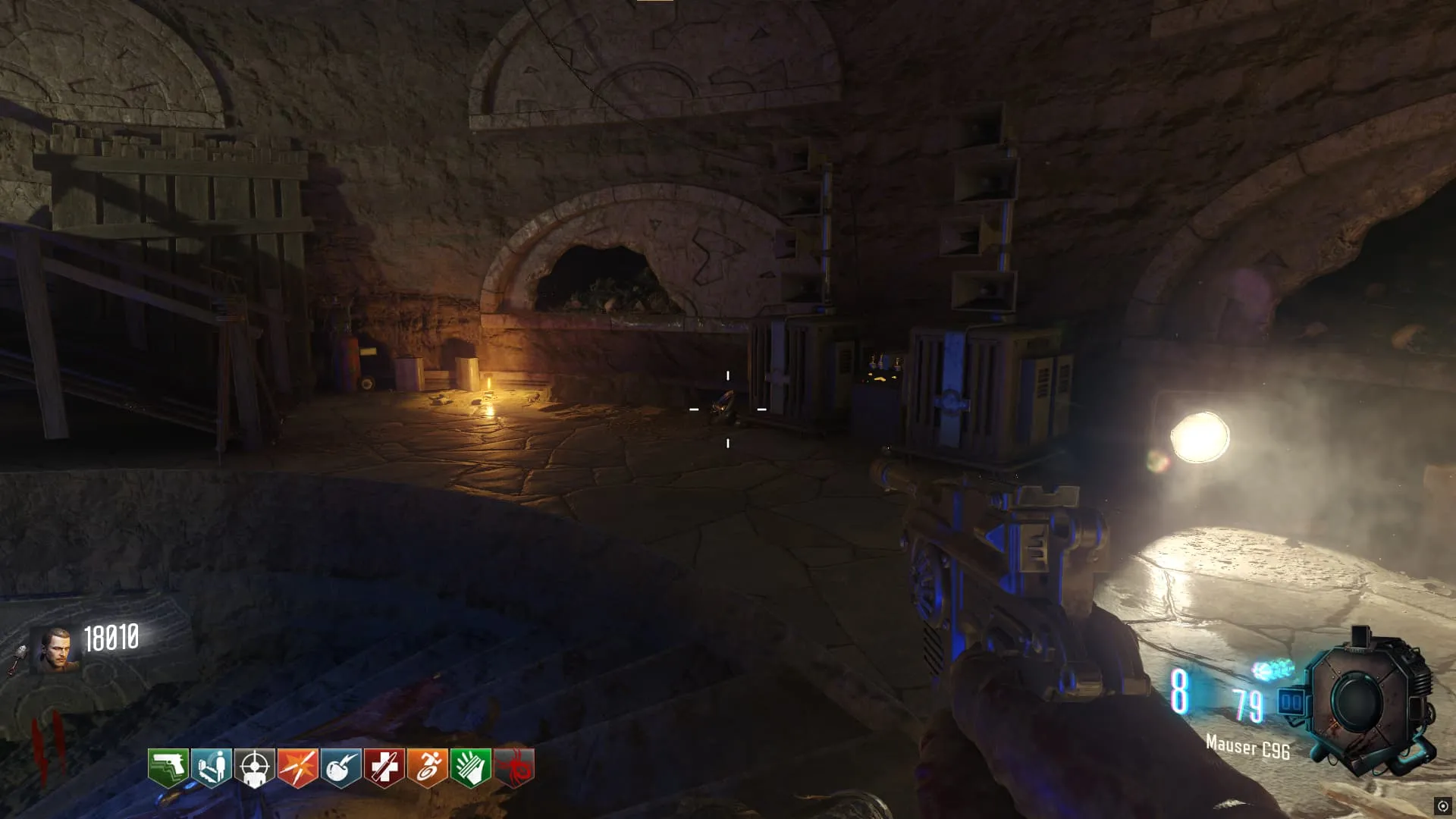
Task: Click the teal Quick Revive perk icon
Action: click(212, 768)
